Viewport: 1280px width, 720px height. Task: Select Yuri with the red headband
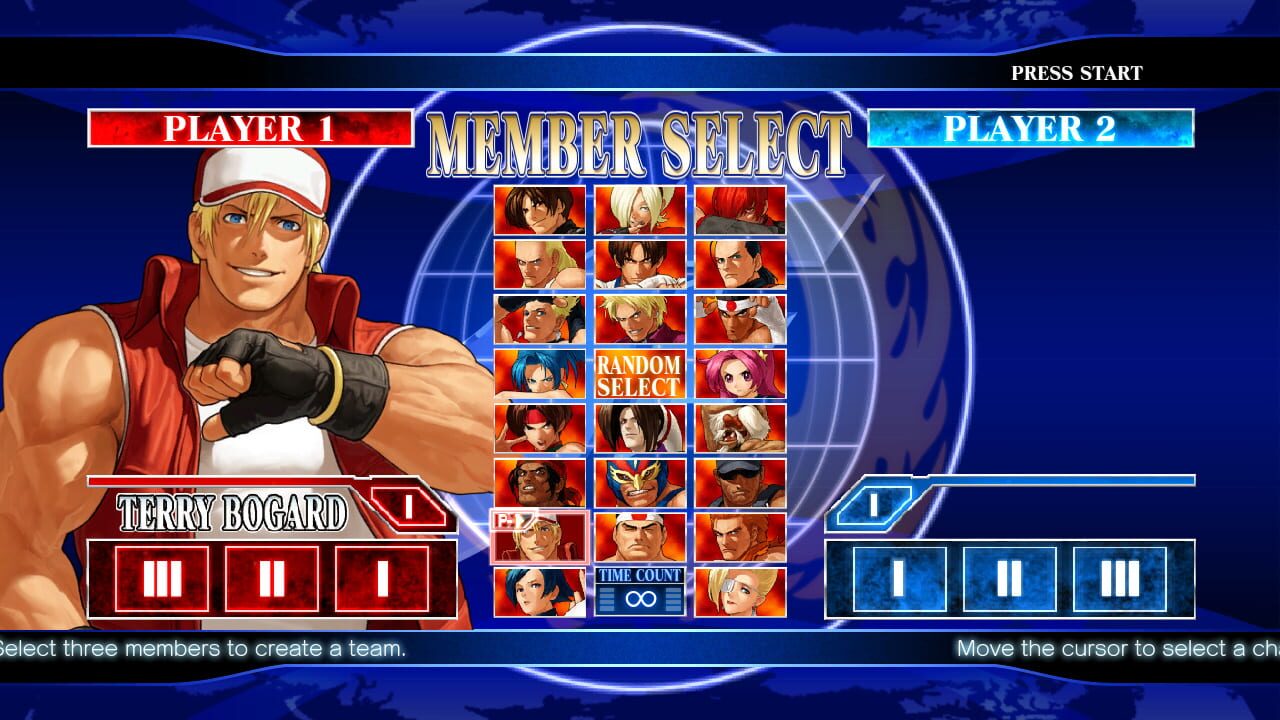[x=540, y=428]
